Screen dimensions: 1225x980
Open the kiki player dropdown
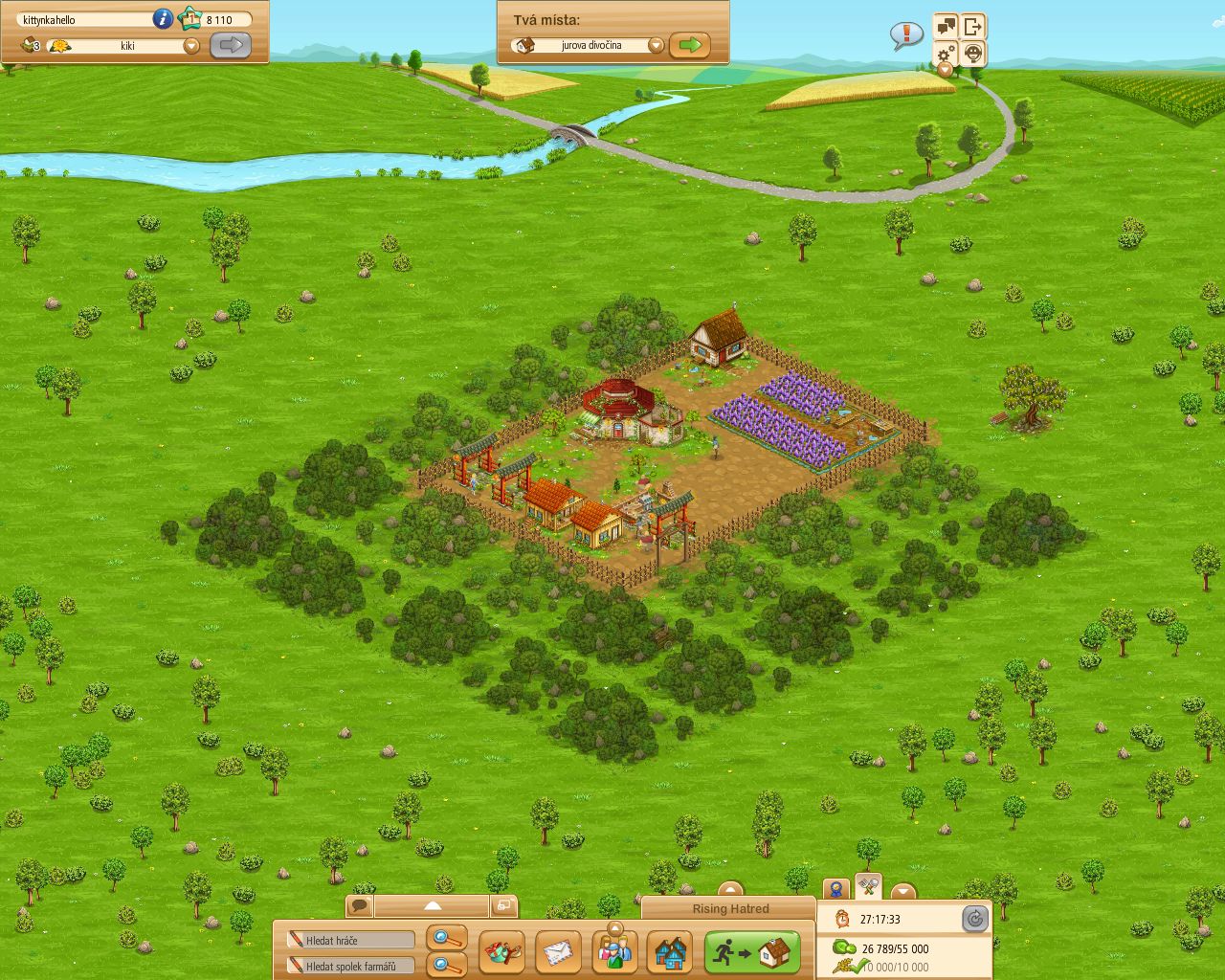(191, 44)
